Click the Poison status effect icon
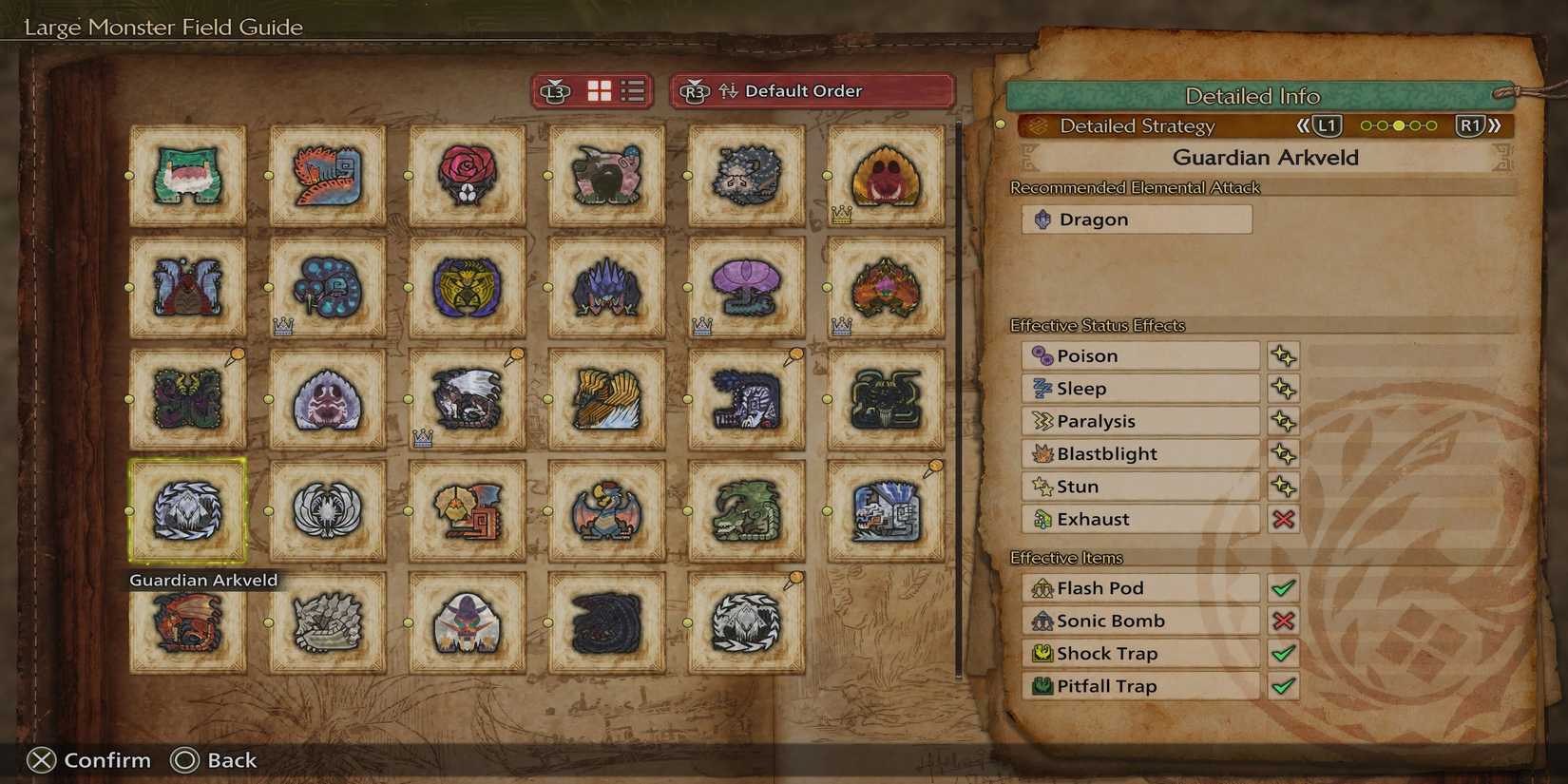This screenshot has width=1568, height=784. tap(1042, 354)
